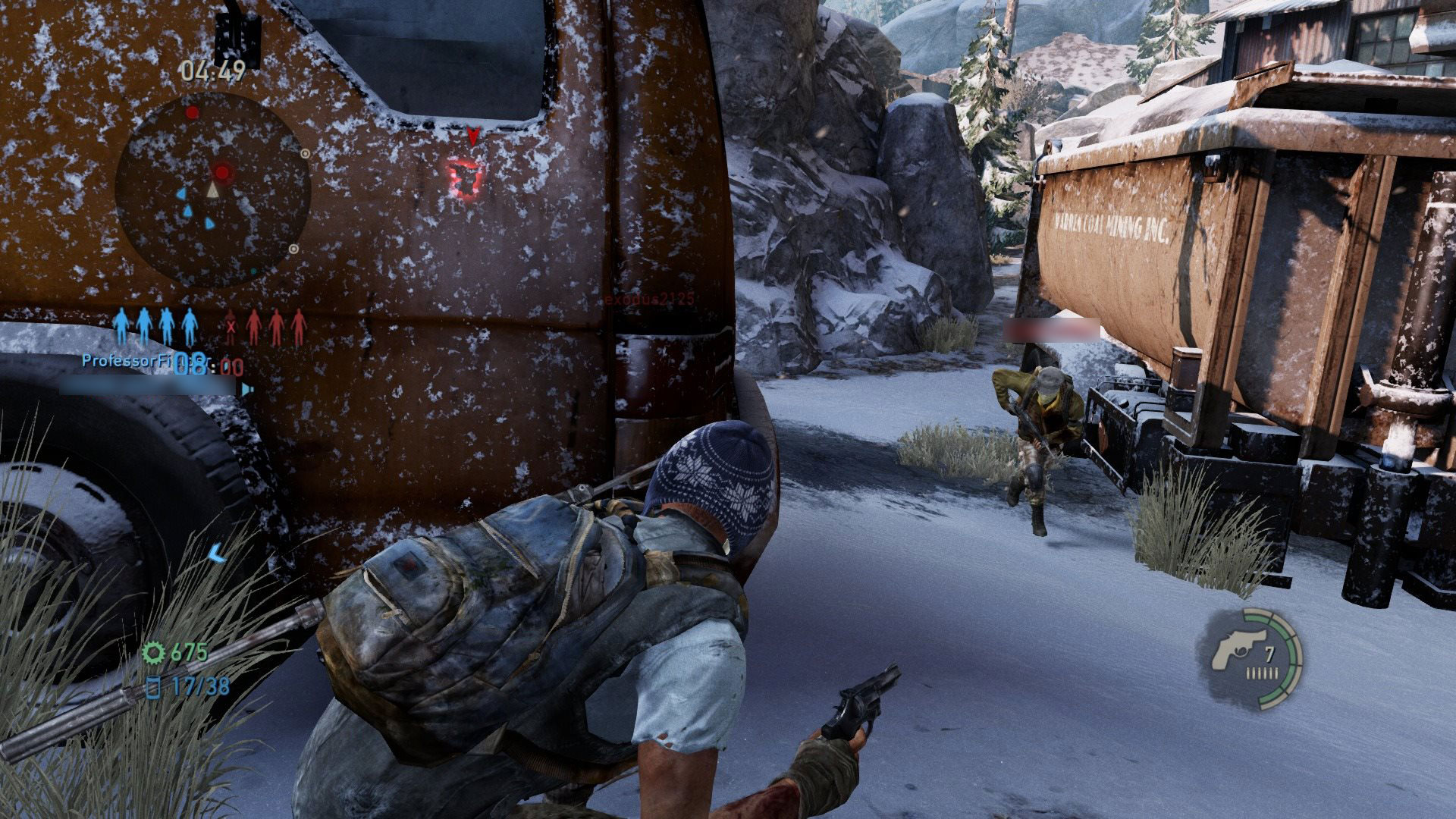This screenshot has height=819, width=1456.
Task: Click the yellow player arrow on the radar
Action: 212,191
